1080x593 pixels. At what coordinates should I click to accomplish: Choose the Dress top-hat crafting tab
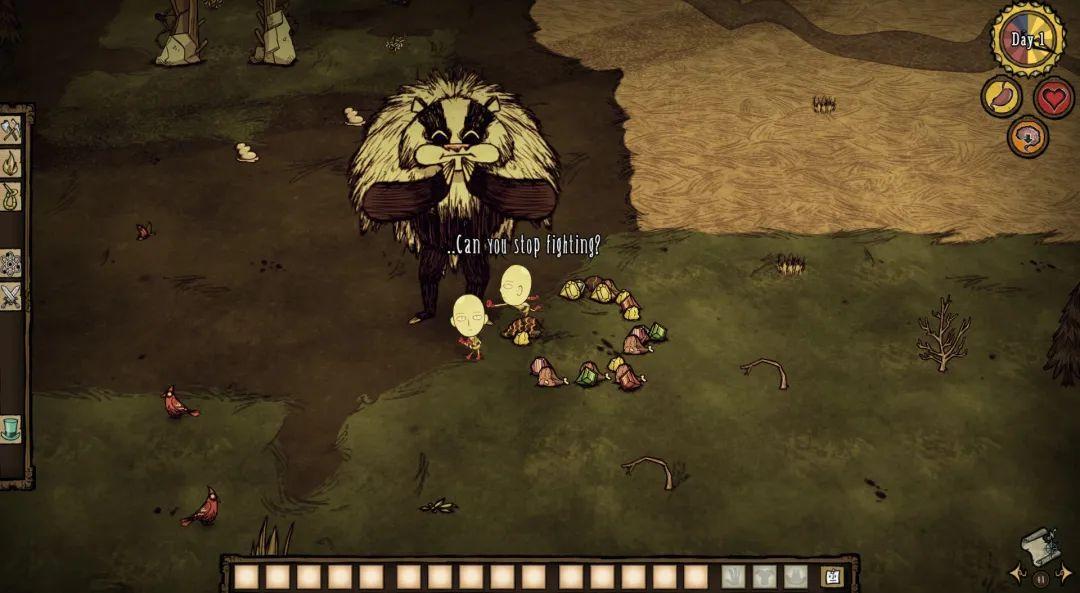11,428
